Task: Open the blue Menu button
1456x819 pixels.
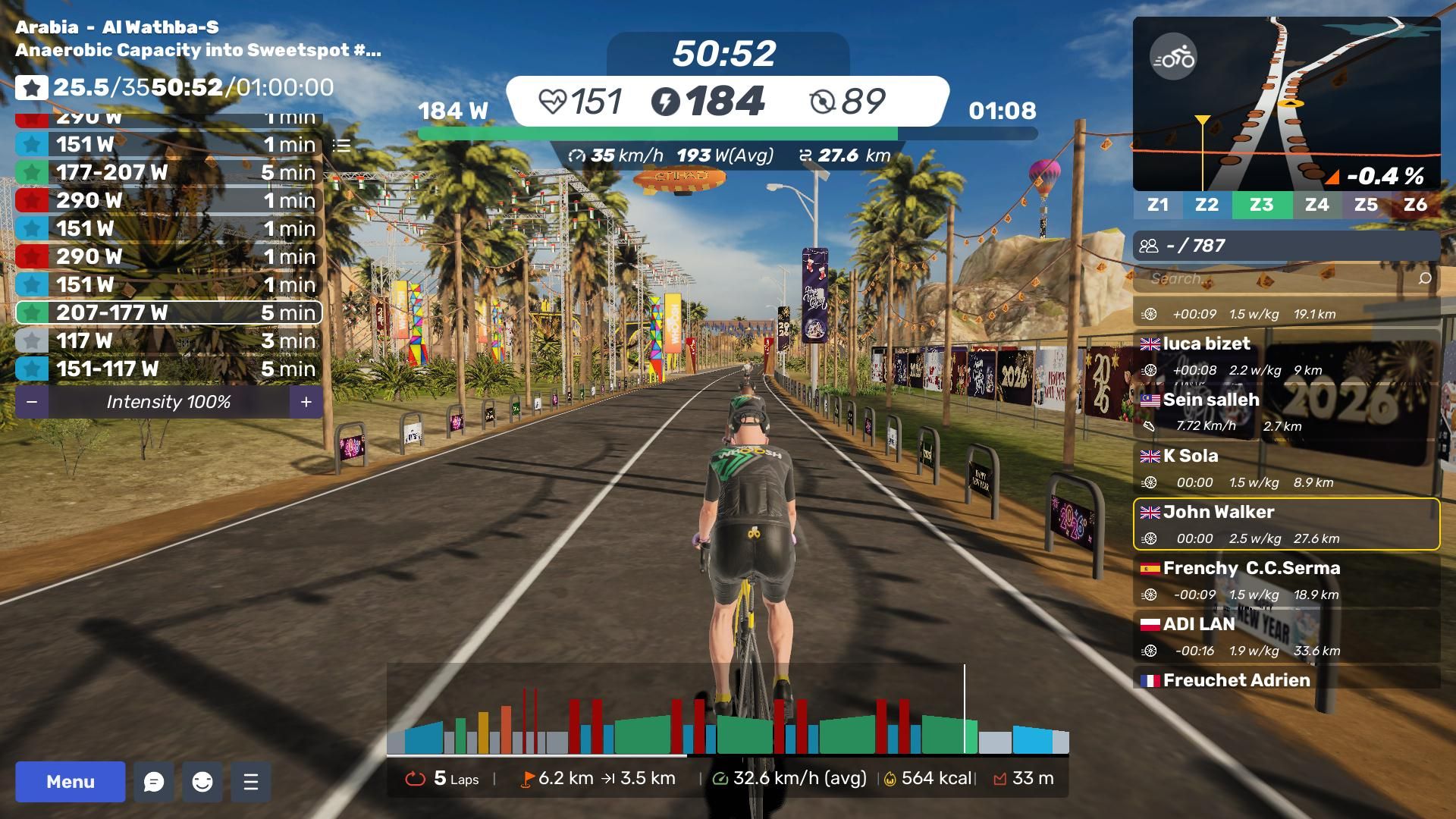Action: (71, 782)
